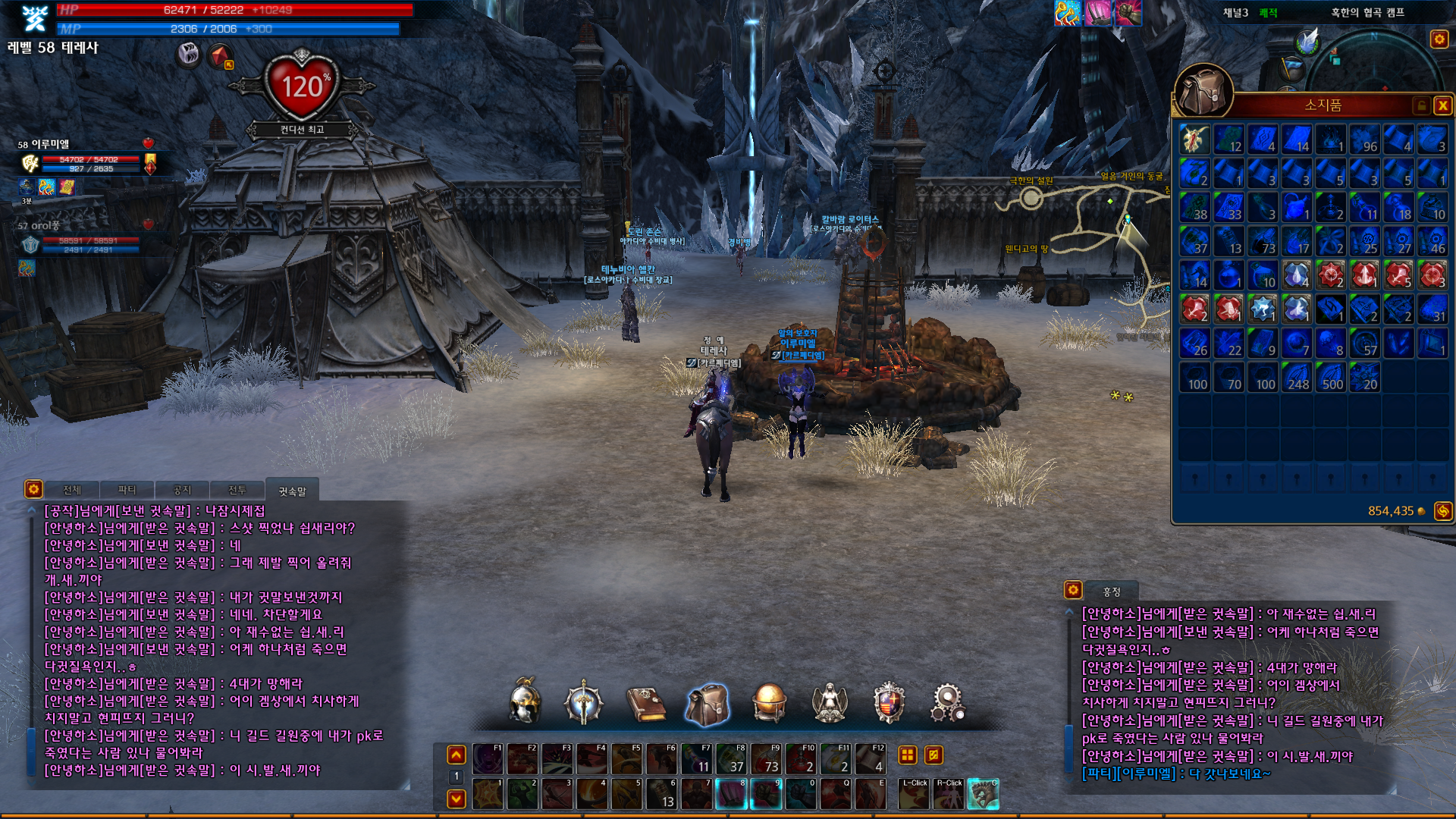Select the inventory stack of 248 items

pos(1297,377)
